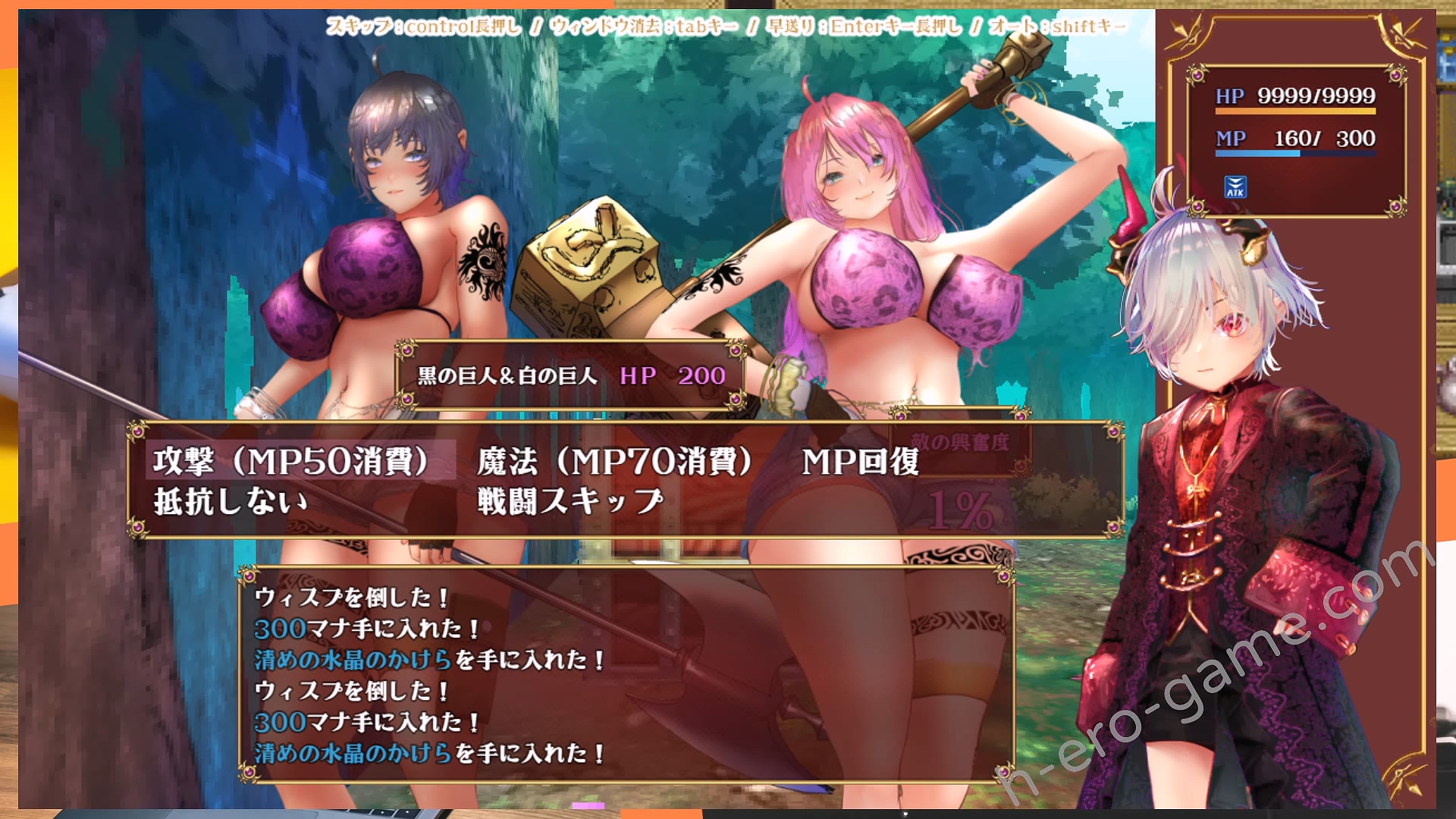Select 攻撃 (MP50消費) attack command

292,460
